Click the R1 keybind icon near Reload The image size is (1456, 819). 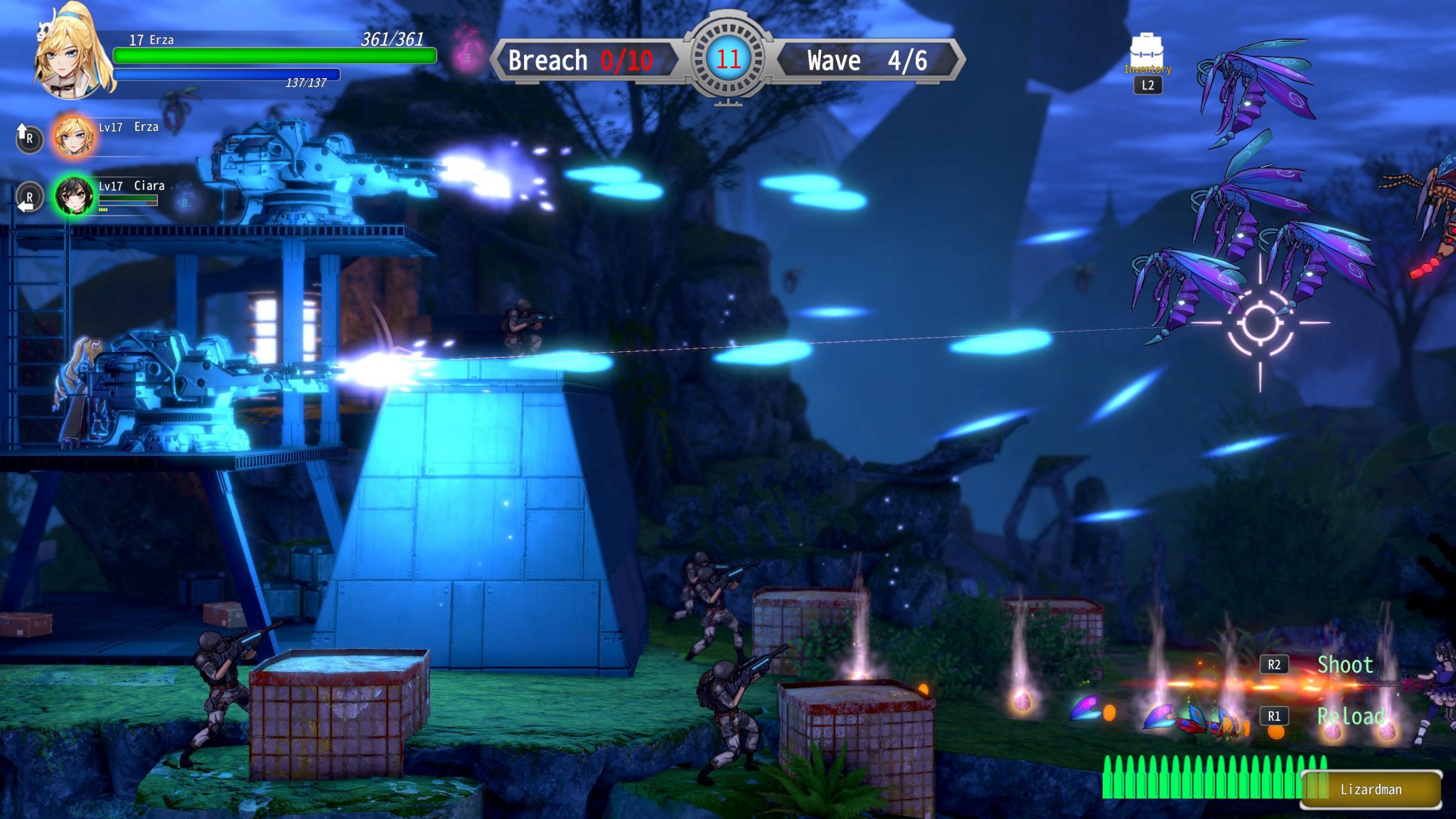coord(1275,716)
